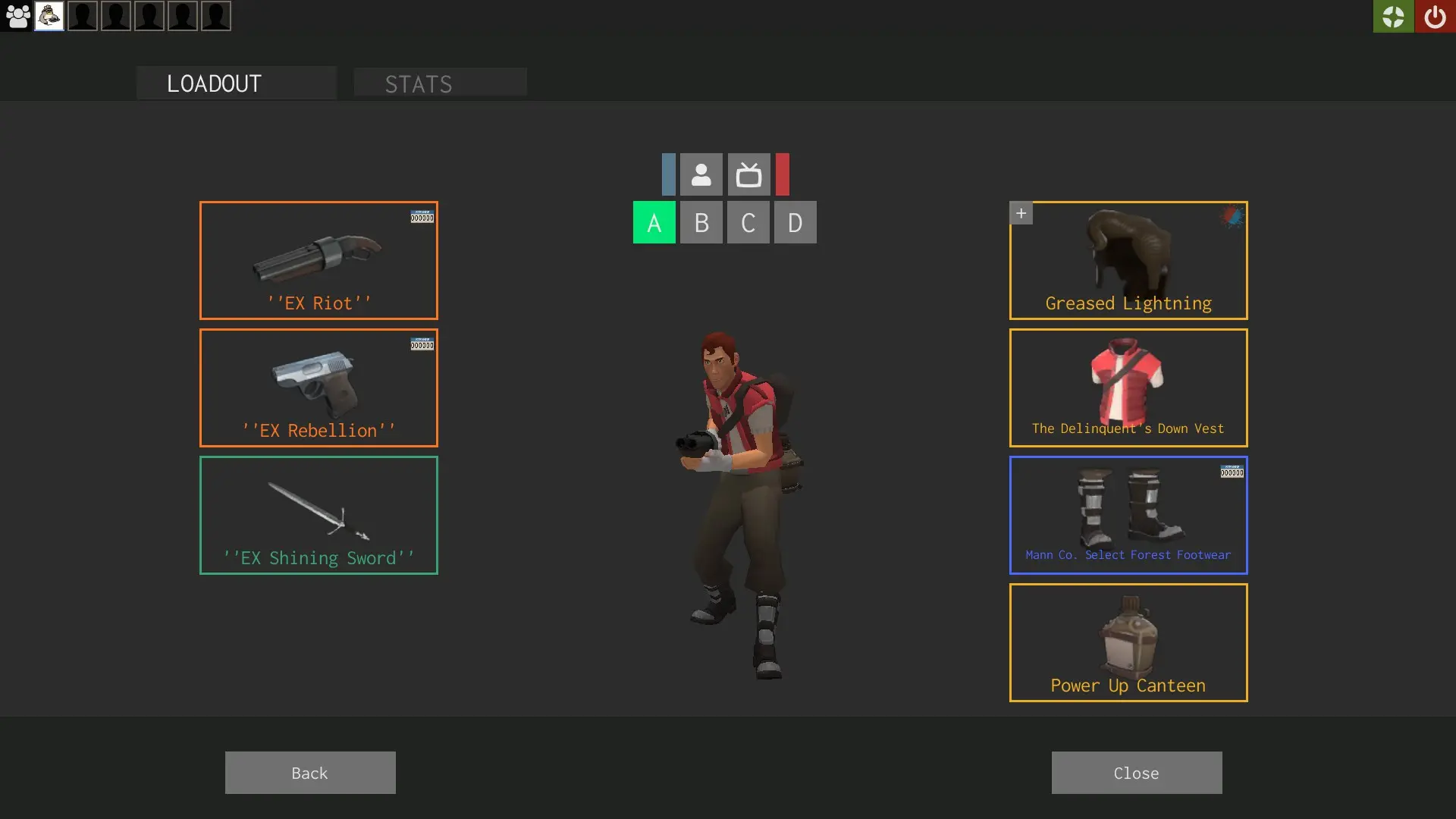Open the friends group icon
1456x819 pixels.
[x=17, y=16]
